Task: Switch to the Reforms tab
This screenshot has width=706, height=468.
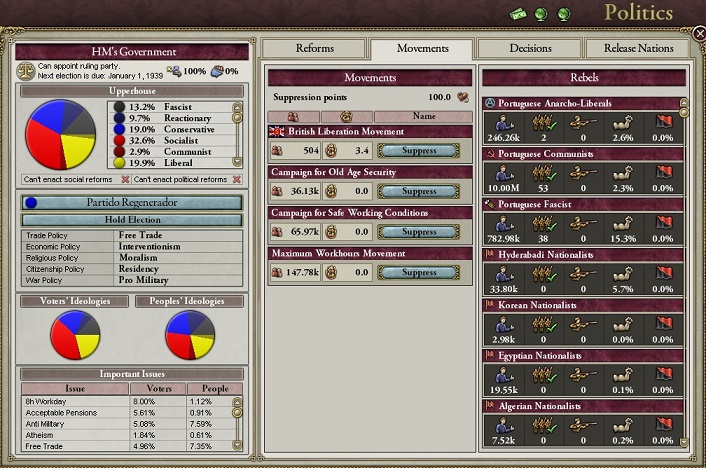Action: 315,48
